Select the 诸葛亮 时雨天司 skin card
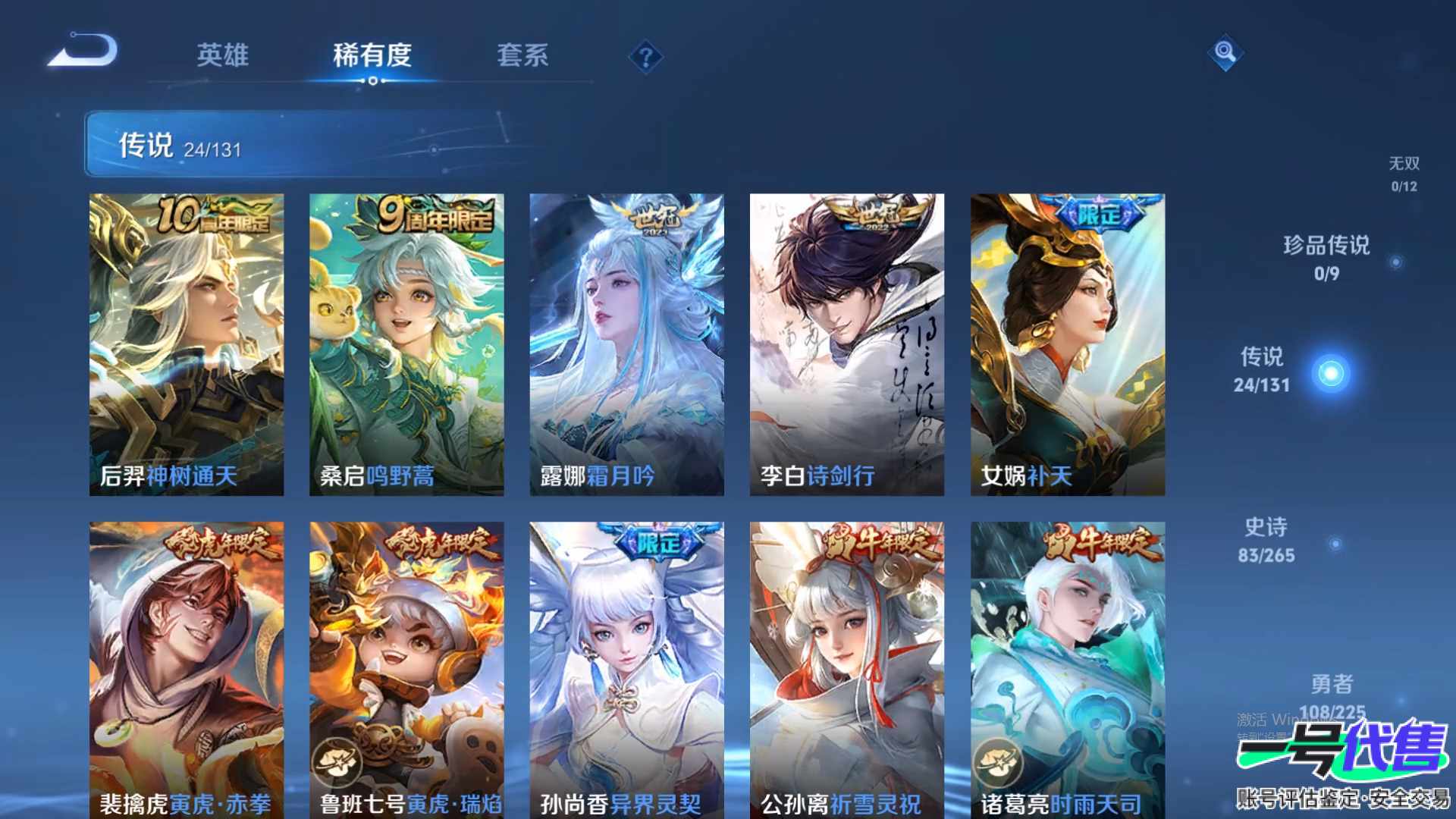 (1067, 669)
